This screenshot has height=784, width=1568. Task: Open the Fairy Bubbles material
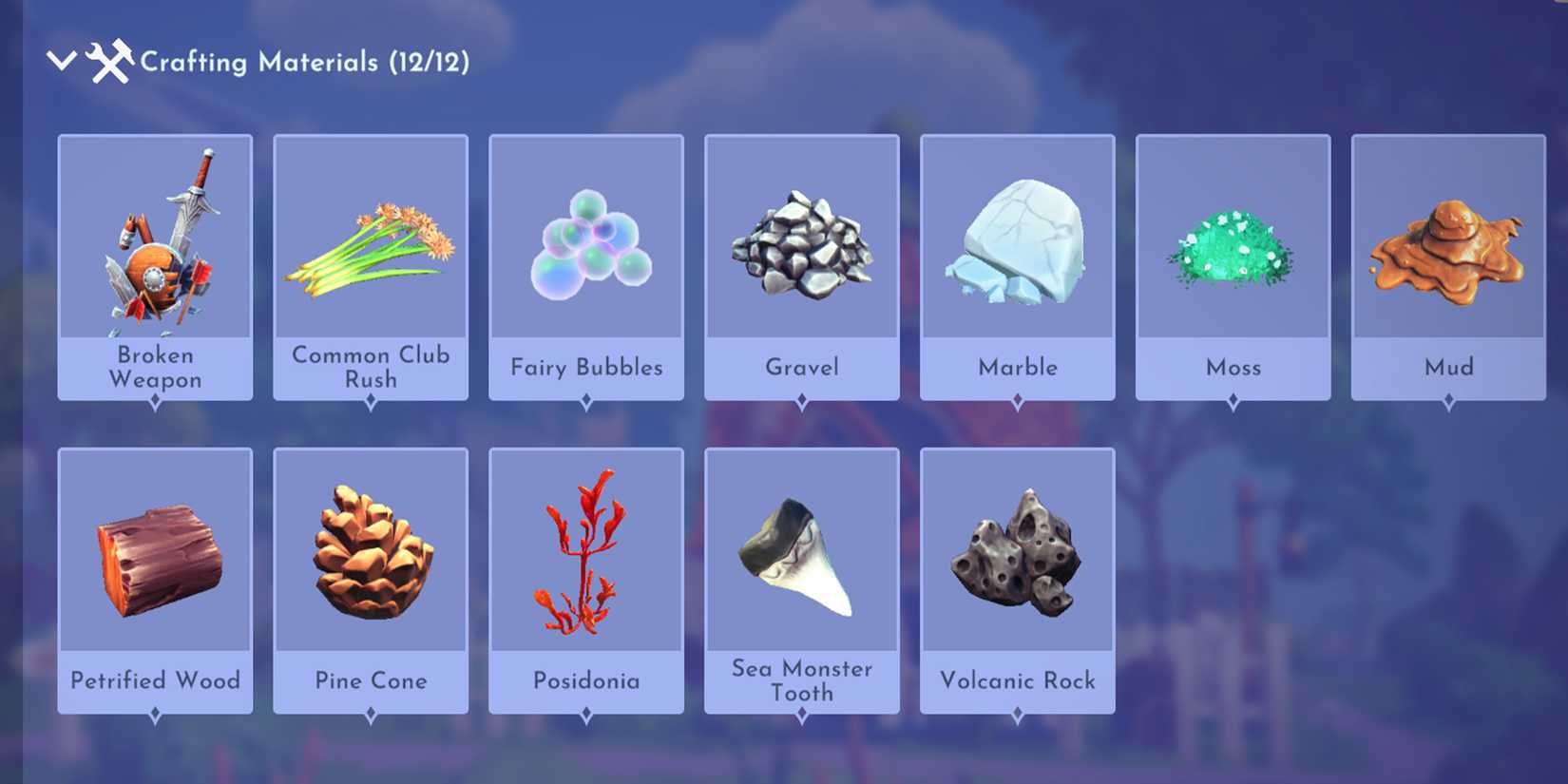(x=586, y=238)
